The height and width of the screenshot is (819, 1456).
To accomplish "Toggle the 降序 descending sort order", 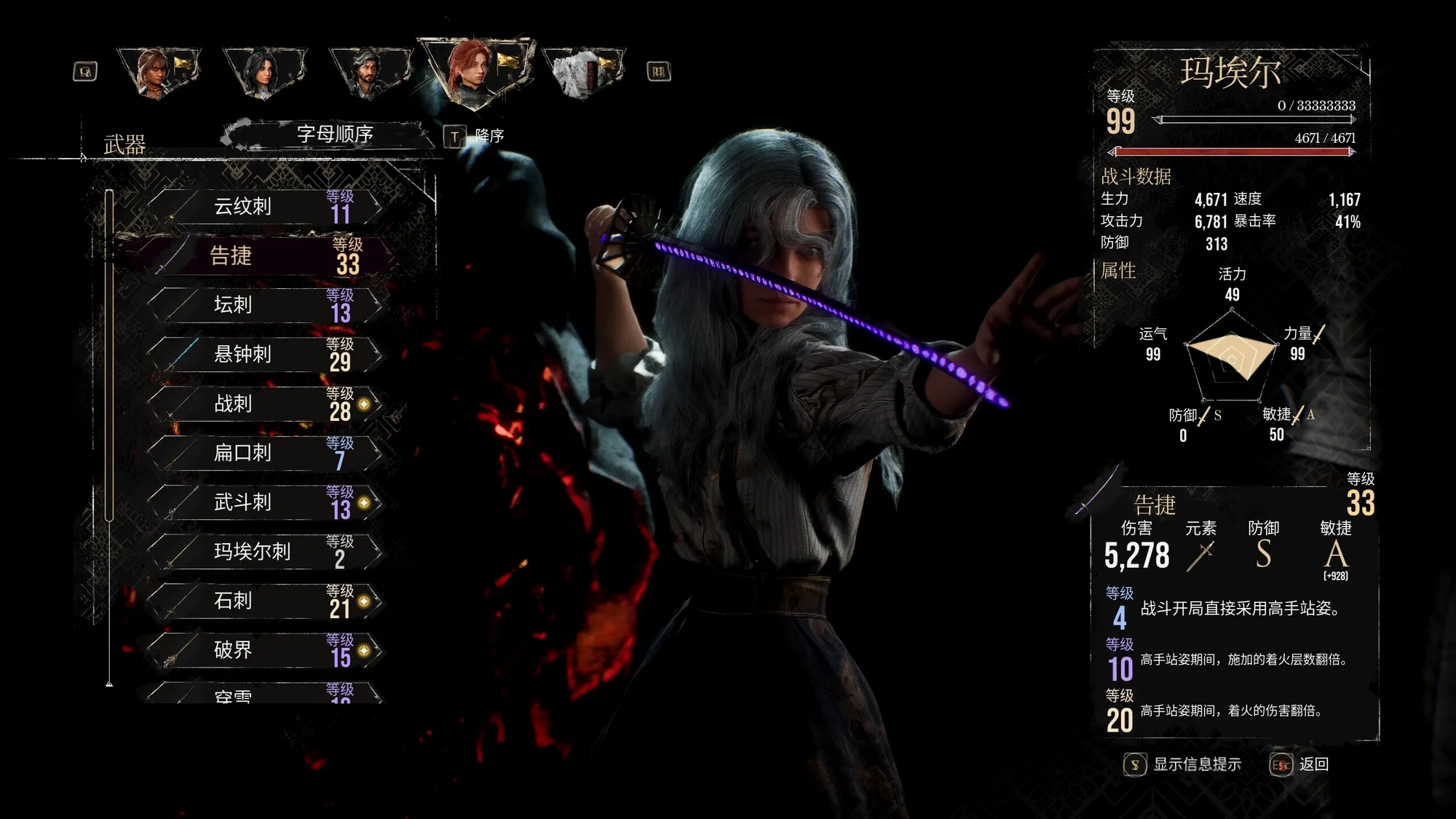I will point(475,136).
